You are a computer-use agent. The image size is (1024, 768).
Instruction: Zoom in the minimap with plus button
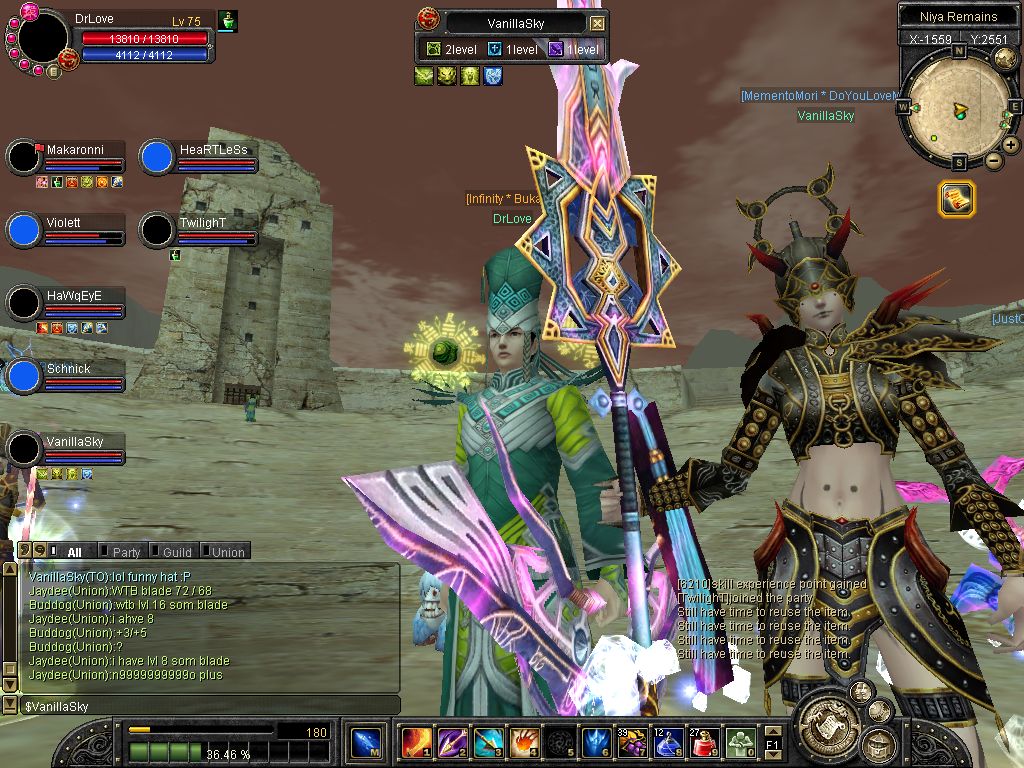[1011, 145]
